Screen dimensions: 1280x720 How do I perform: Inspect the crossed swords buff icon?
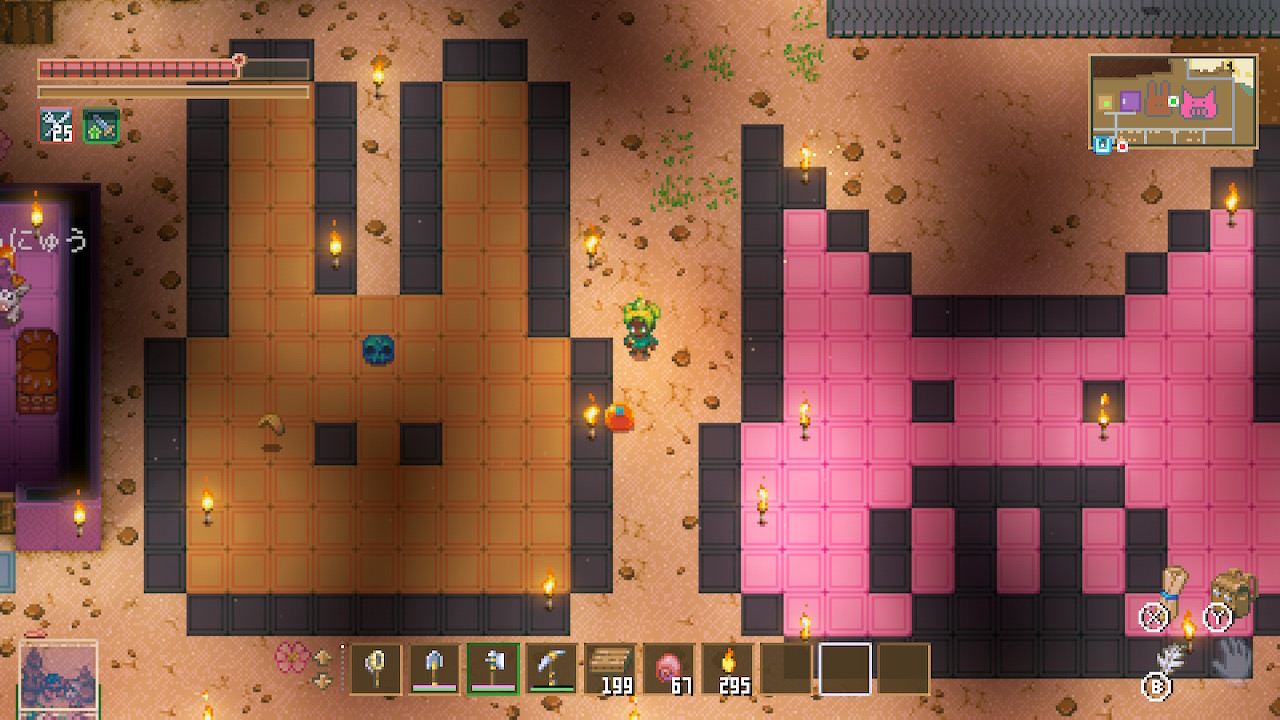[56, 125]
